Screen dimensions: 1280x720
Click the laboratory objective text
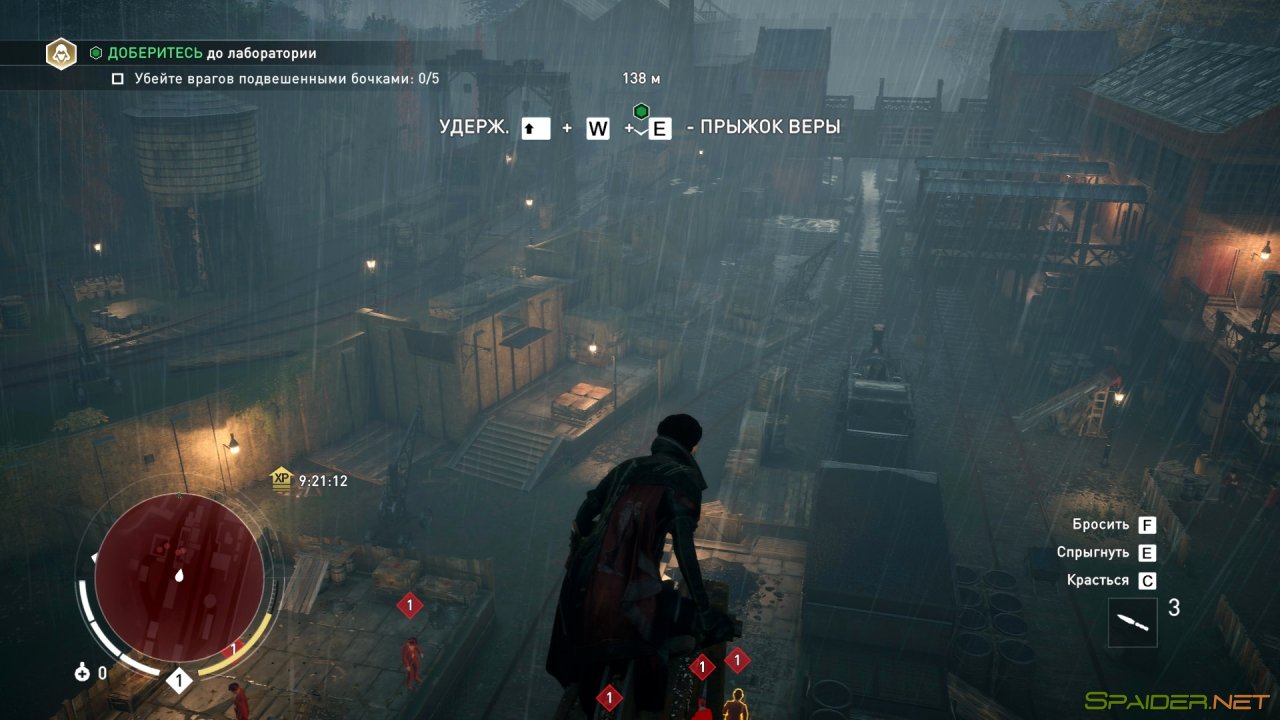[x=212, y=53]
